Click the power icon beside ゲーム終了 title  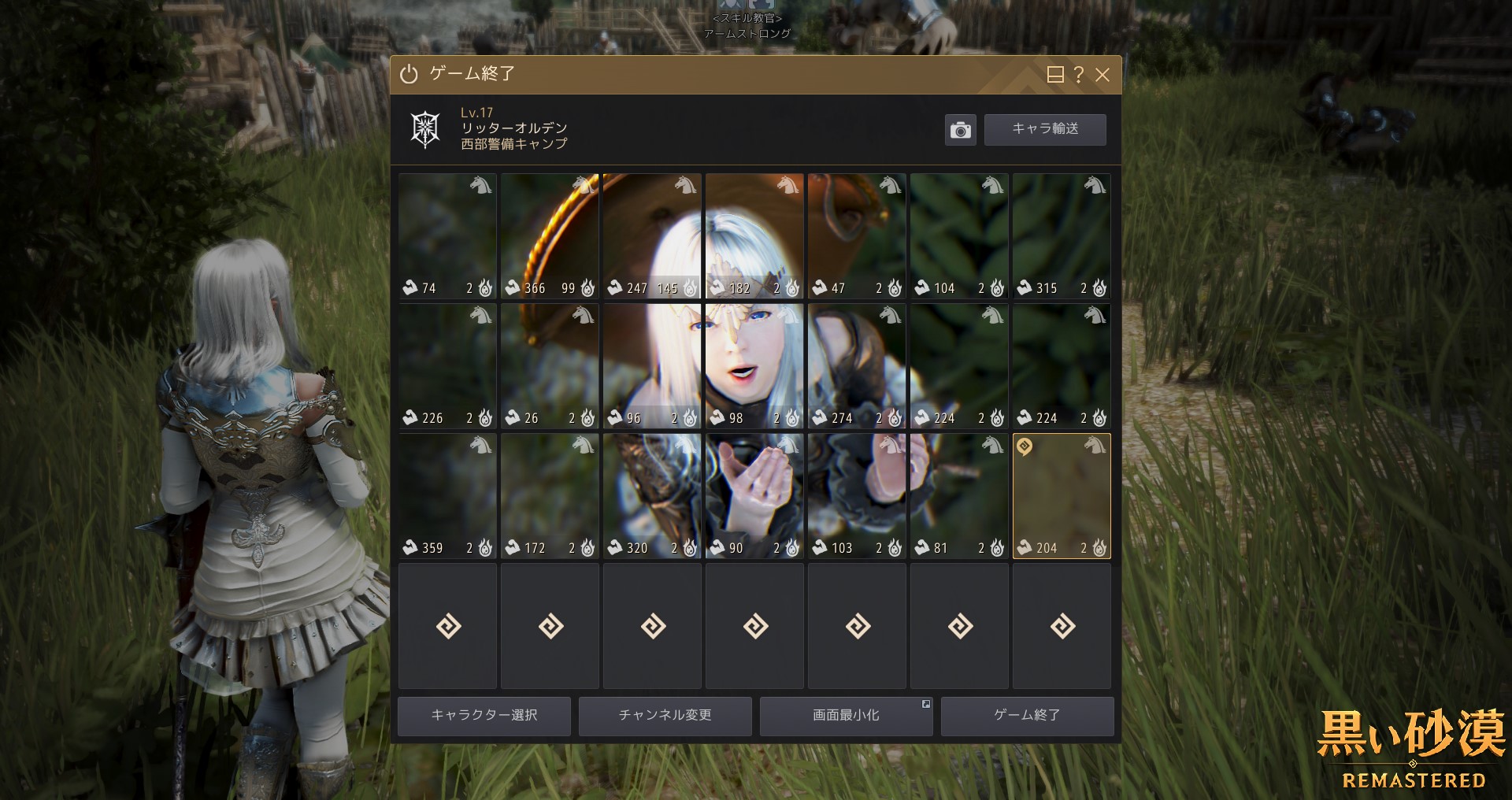pos(407,75)
